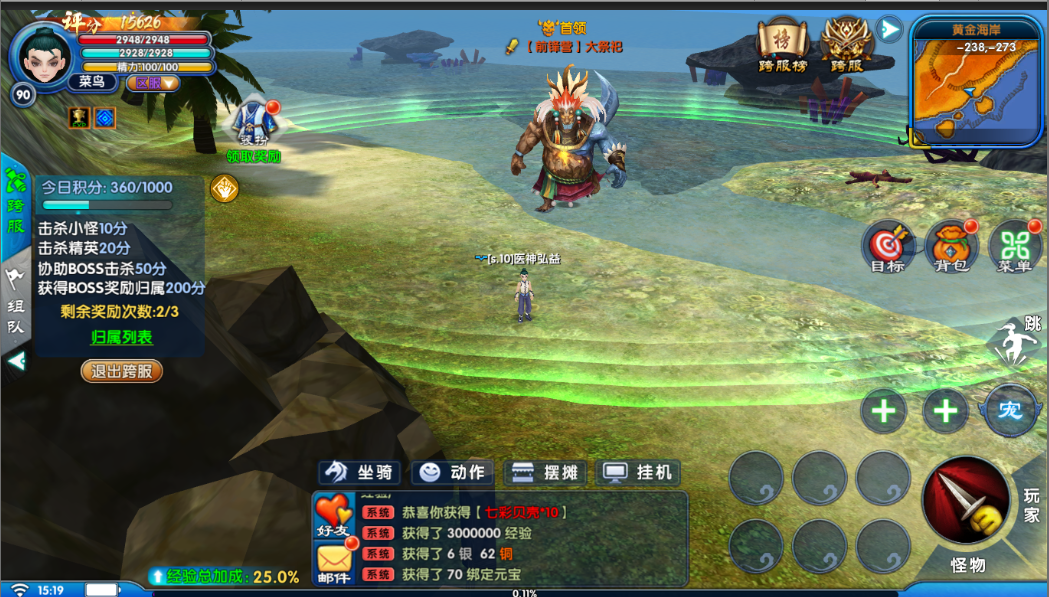This screenshot has height=597, width=1049.
Task: Open the 动作 emote actions
Action: tap(452, 472)
